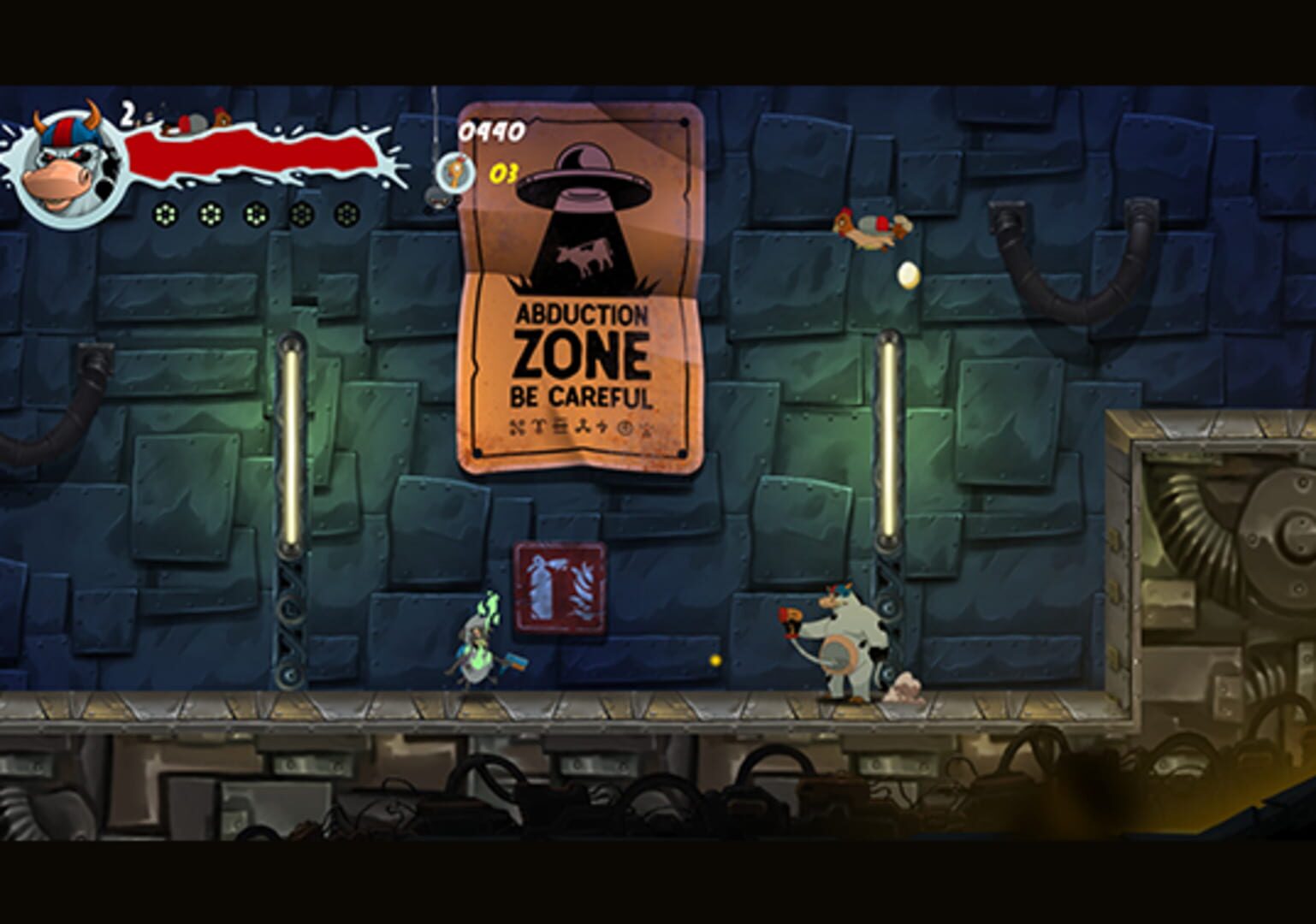The image size is (1316, 924).
Task: Select the egg falling below the chicken
Action: coord(908,274)
